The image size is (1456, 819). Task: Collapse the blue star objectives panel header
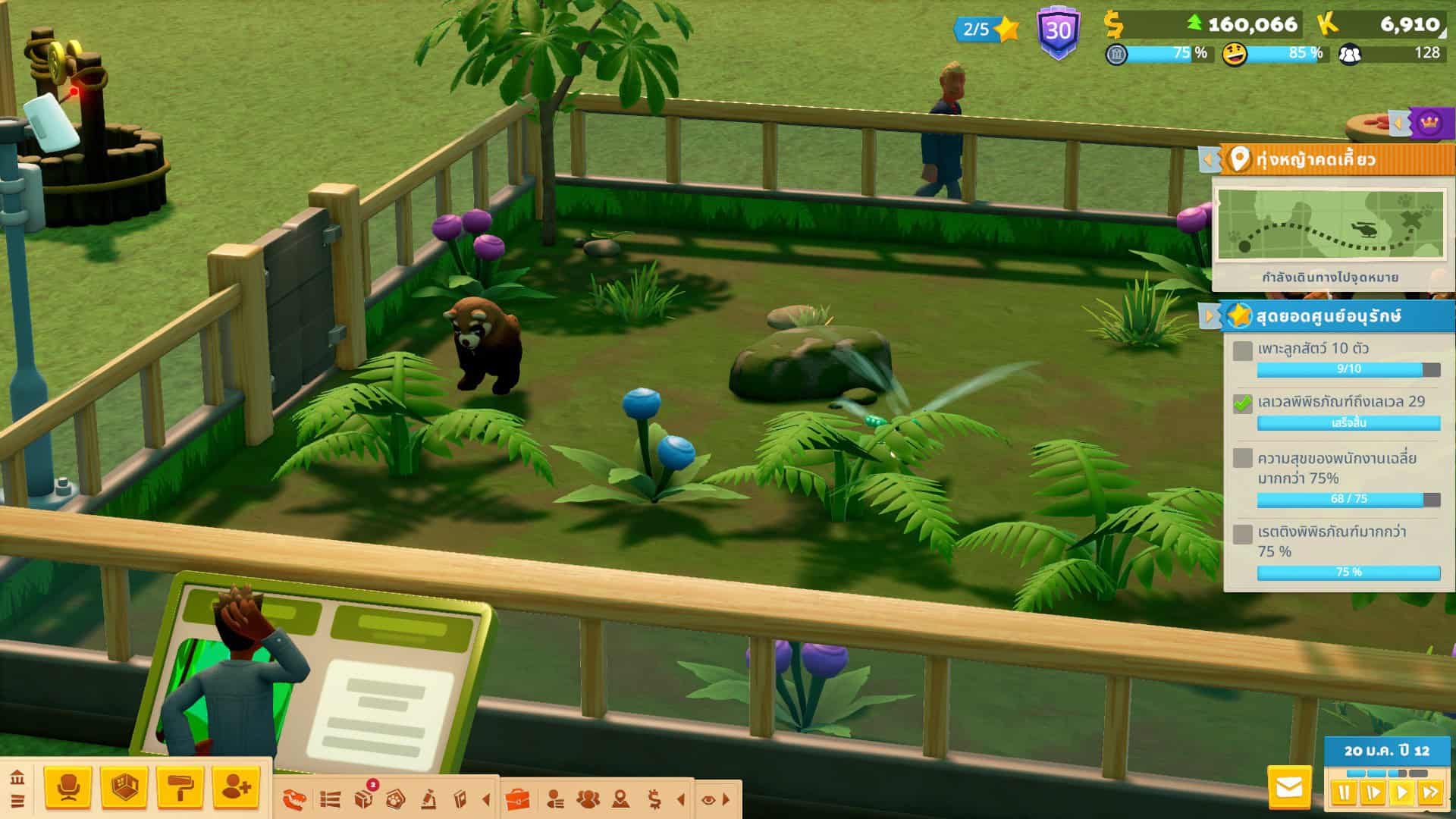click(1207, 315)
